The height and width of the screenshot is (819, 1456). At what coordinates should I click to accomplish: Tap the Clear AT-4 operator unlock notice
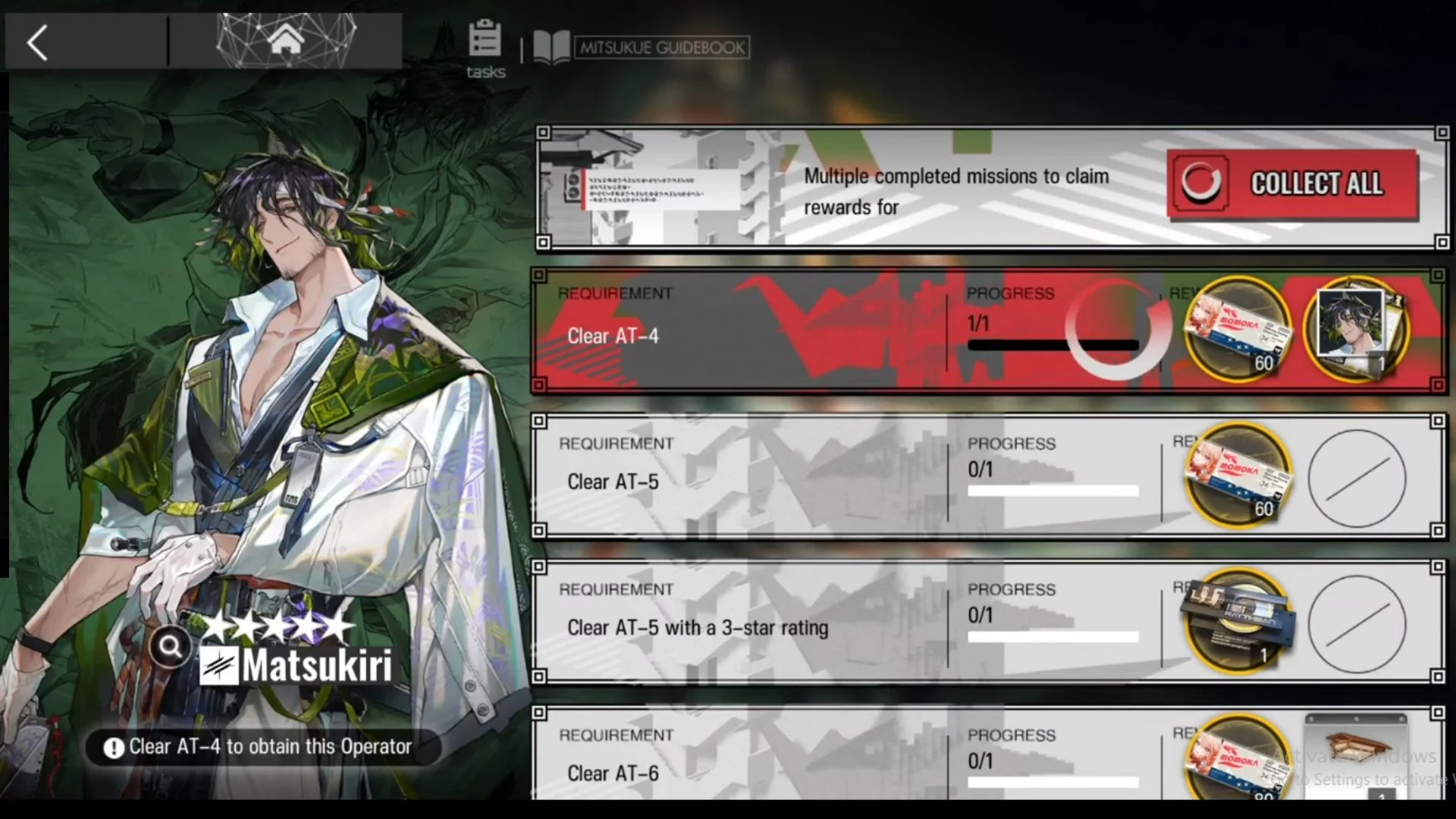(x=265, y=746)
